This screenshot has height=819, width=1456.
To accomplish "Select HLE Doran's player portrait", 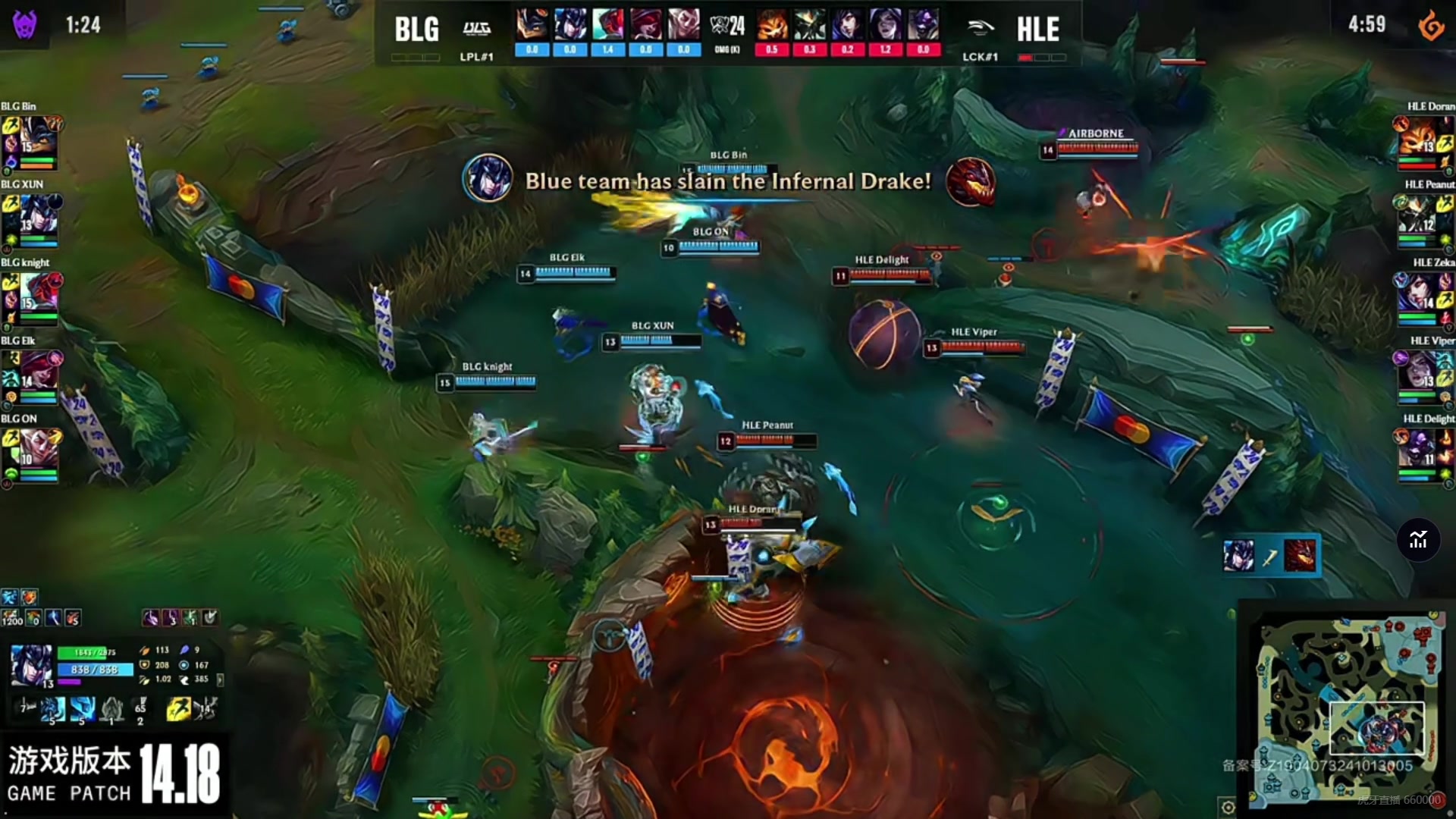I will click(1417, 139).
